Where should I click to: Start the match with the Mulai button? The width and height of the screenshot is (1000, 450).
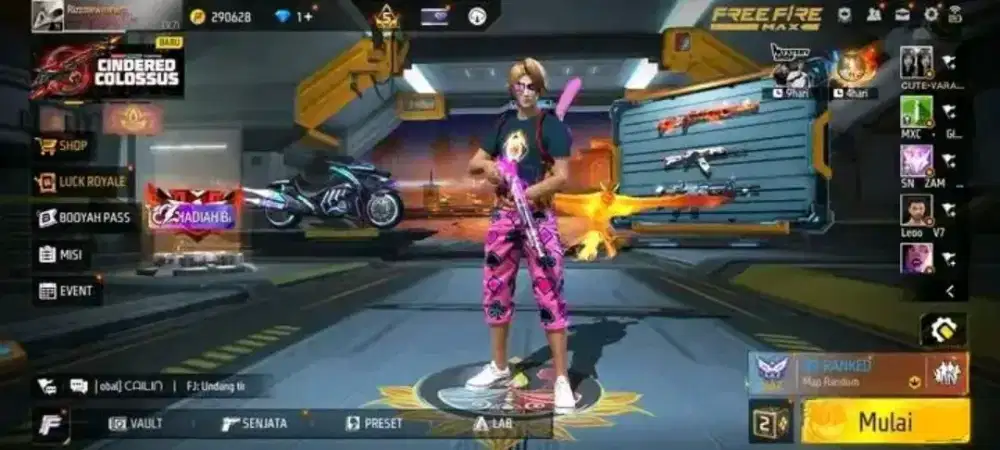(886, 420)
